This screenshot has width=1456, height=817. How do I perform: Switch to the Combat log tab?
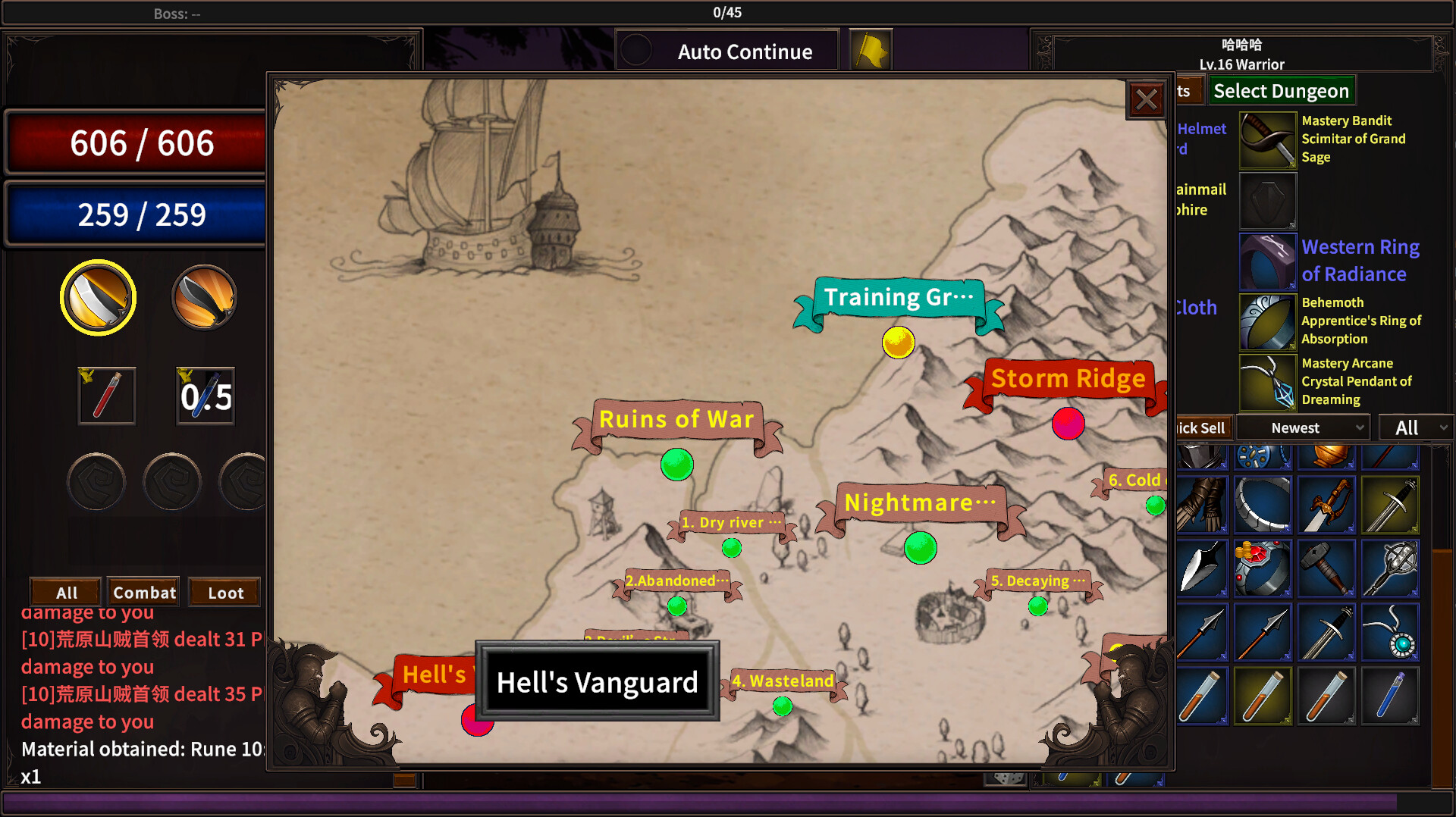(x=143, y=592)
